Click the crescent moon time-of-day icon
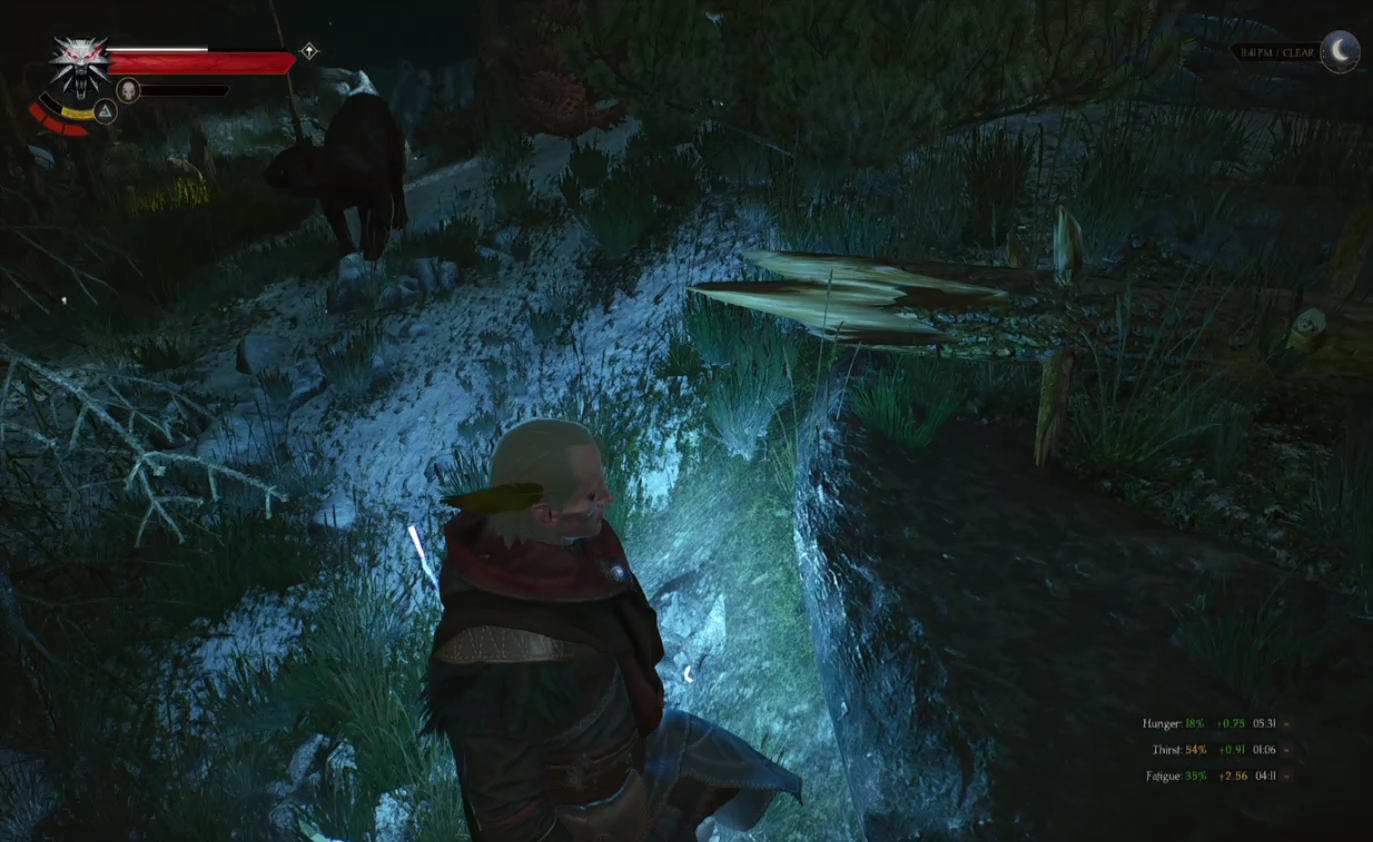1373x842 pixels. pos(1340,52)
